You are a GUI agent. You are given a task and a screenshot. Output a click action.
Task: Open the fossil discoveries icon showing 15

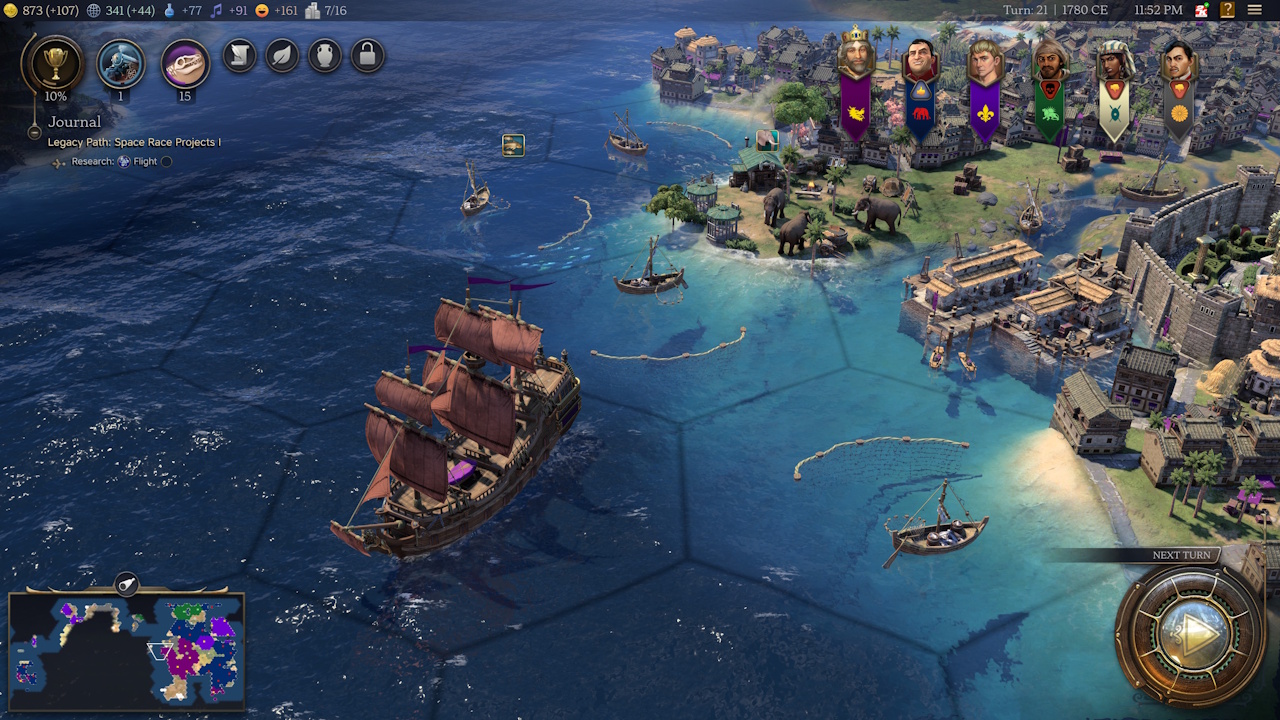[x=184, y=63]
